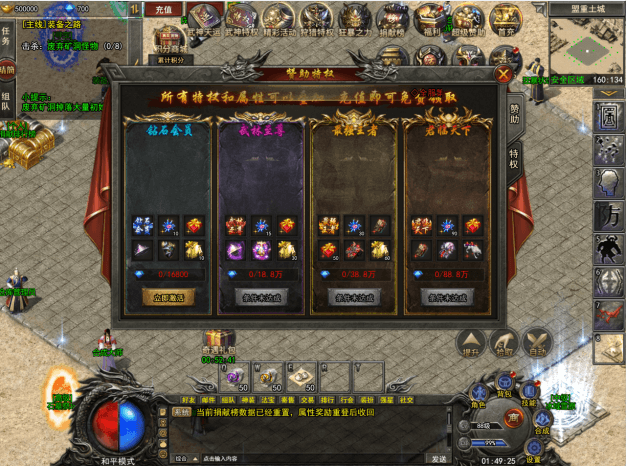Close the 赞助特权 sponsorship window
Screen dimensions: 627x466
point(503,74)
